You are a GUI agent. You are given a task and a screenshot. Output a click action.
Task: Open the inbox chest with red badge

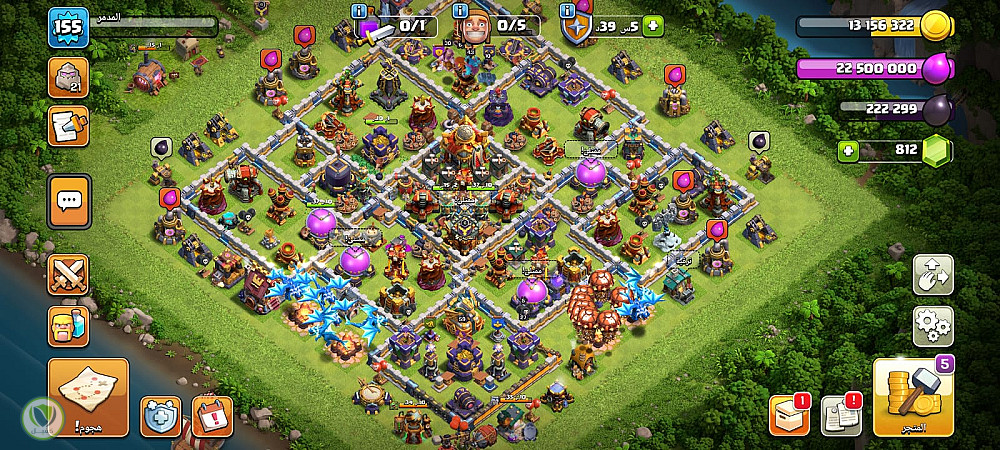(x=788, y=415)
